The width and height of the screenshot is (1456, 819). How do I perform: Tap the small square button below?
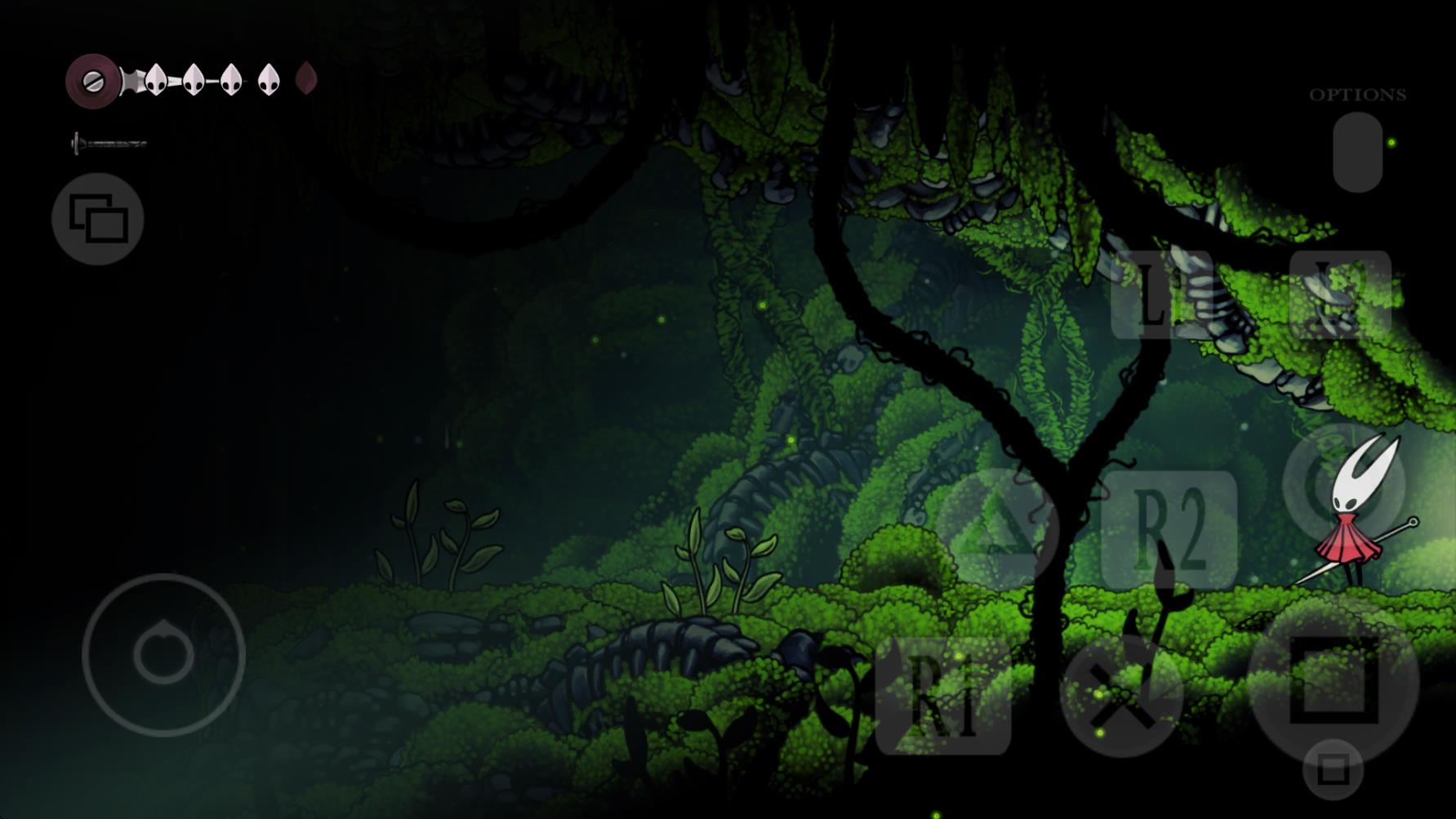pyautogui.click(x=1333, y=770)
